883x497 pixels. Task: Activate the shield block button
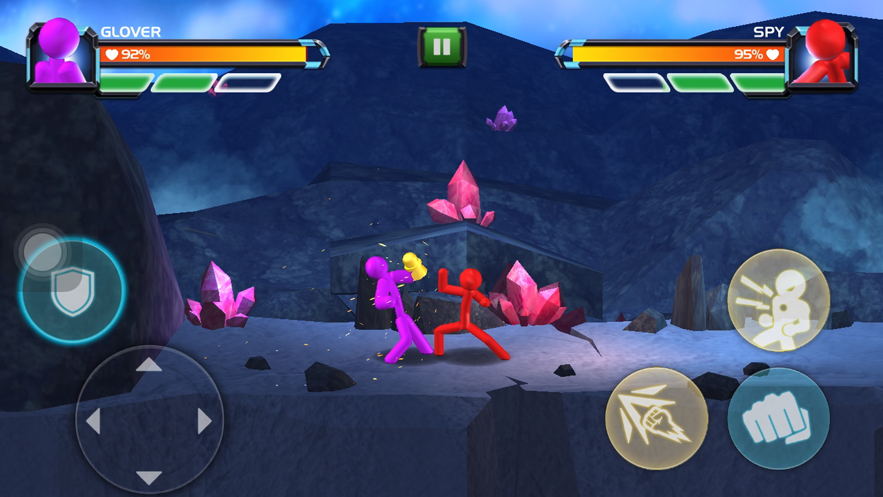point(72,292)
